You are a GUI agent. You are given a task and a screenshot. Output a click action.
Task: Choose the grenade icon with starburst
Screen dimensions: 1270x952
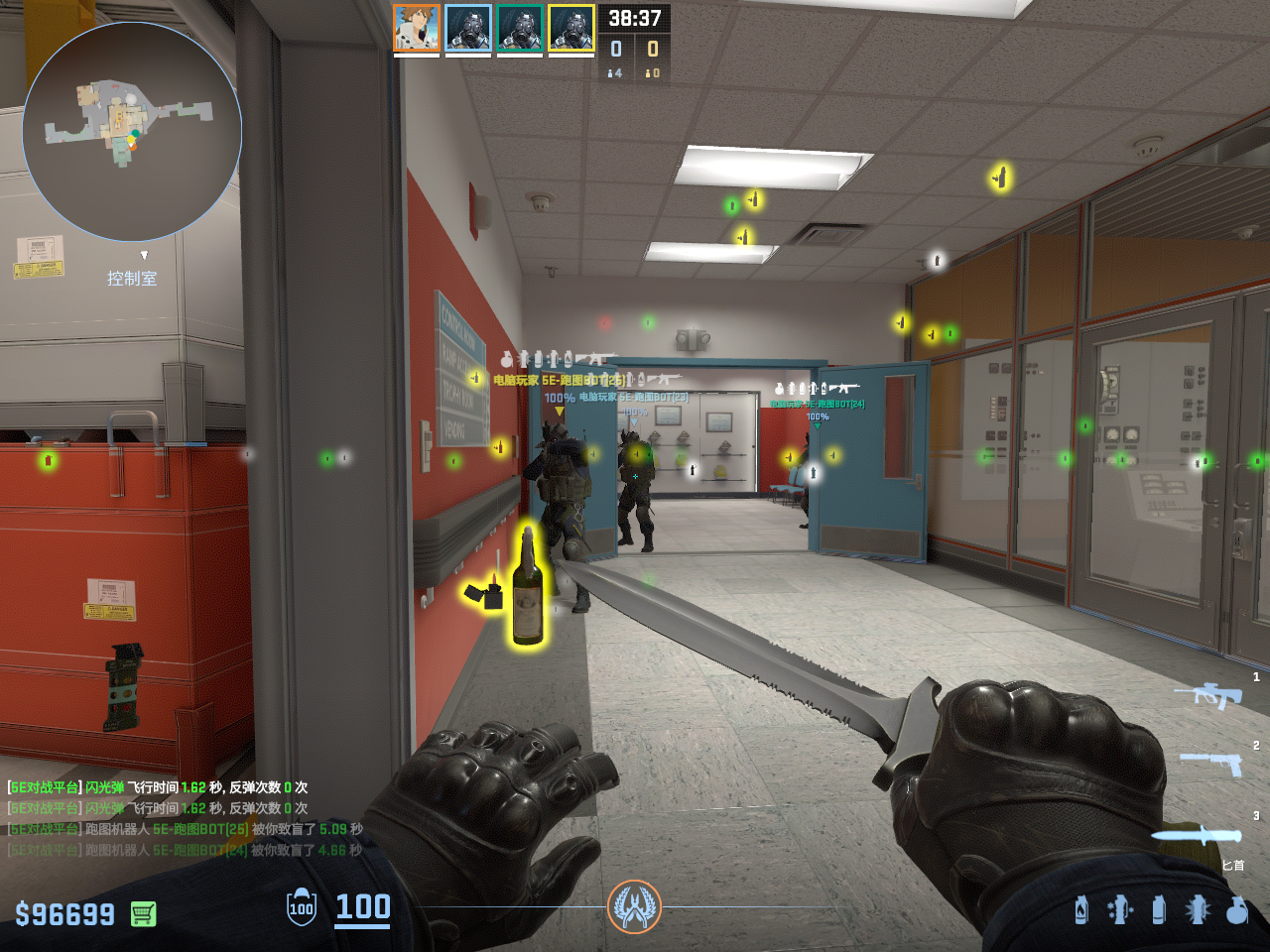coord(1198,908)
